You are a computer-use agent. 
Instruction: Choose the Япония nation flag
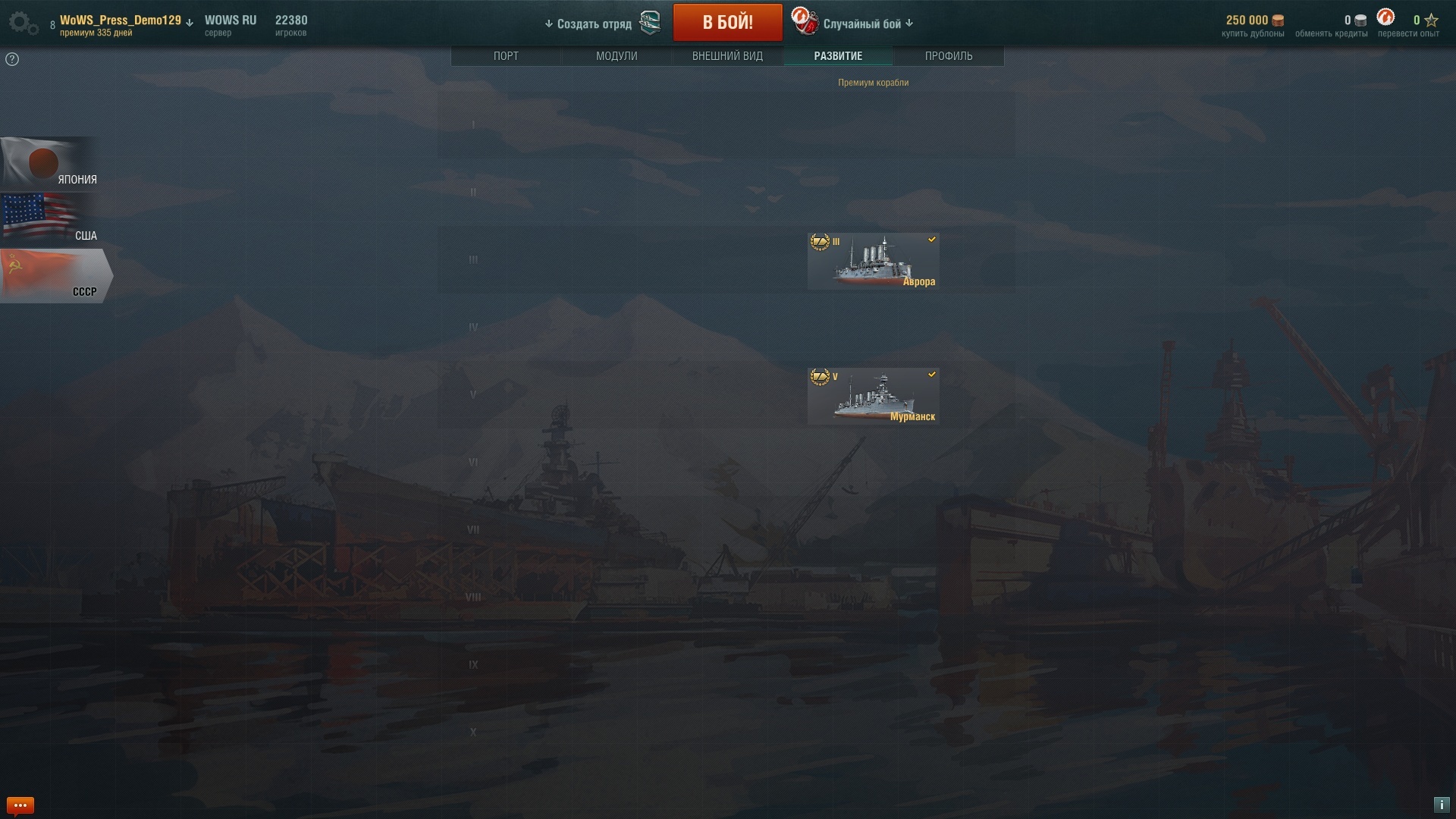point(49,164)
